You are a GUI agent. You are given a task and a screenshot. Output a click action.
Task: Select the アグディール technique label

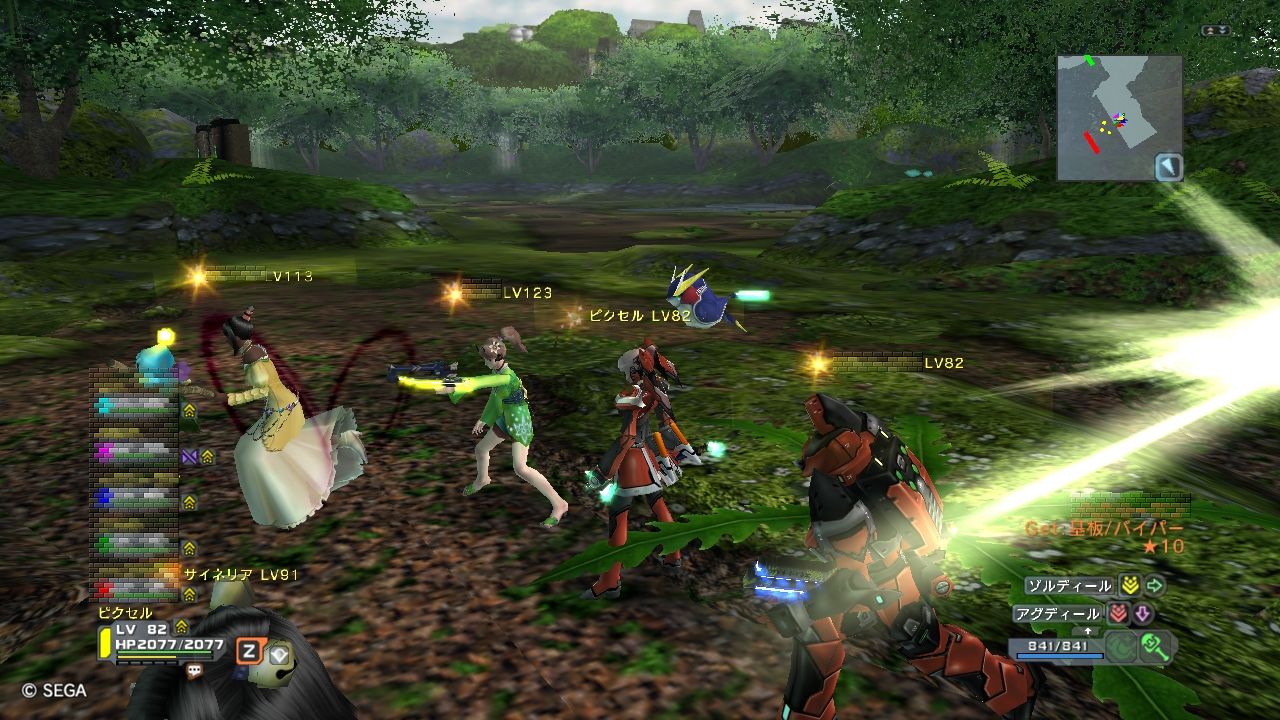coord(1059,614)
